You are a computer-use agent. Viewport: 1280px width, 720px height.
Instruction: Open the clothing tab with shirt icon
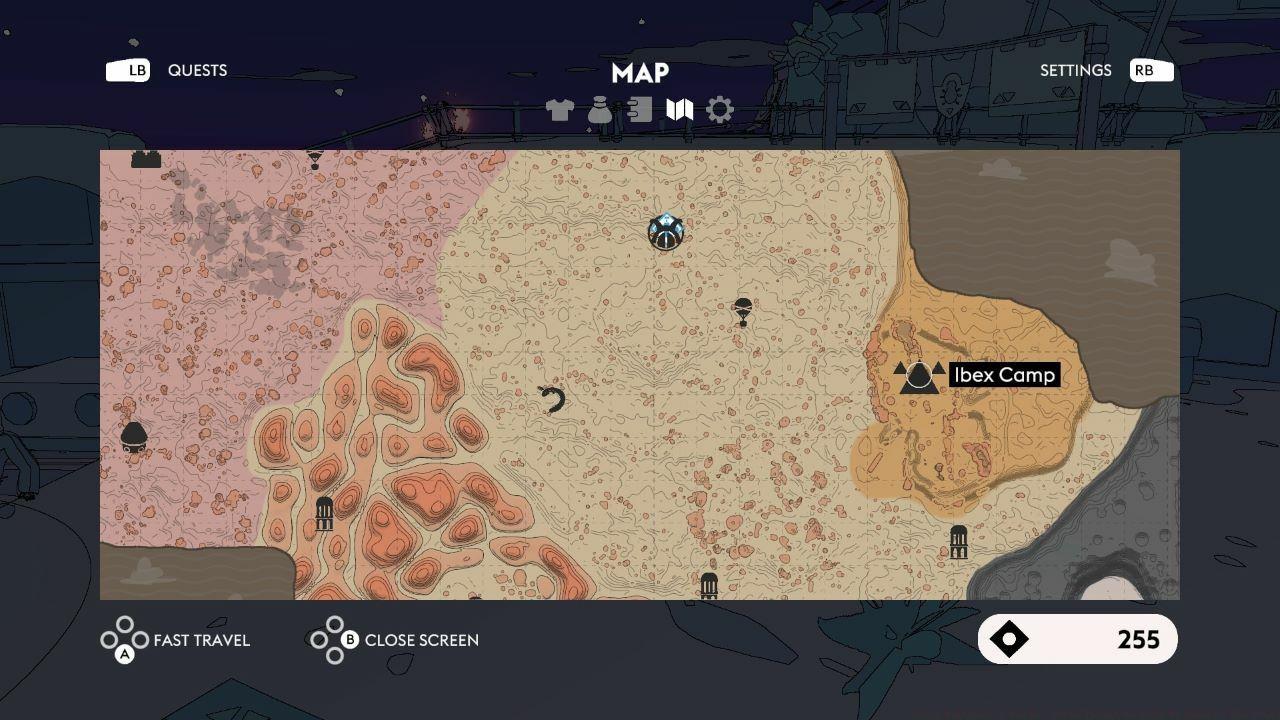coord(560,110)
